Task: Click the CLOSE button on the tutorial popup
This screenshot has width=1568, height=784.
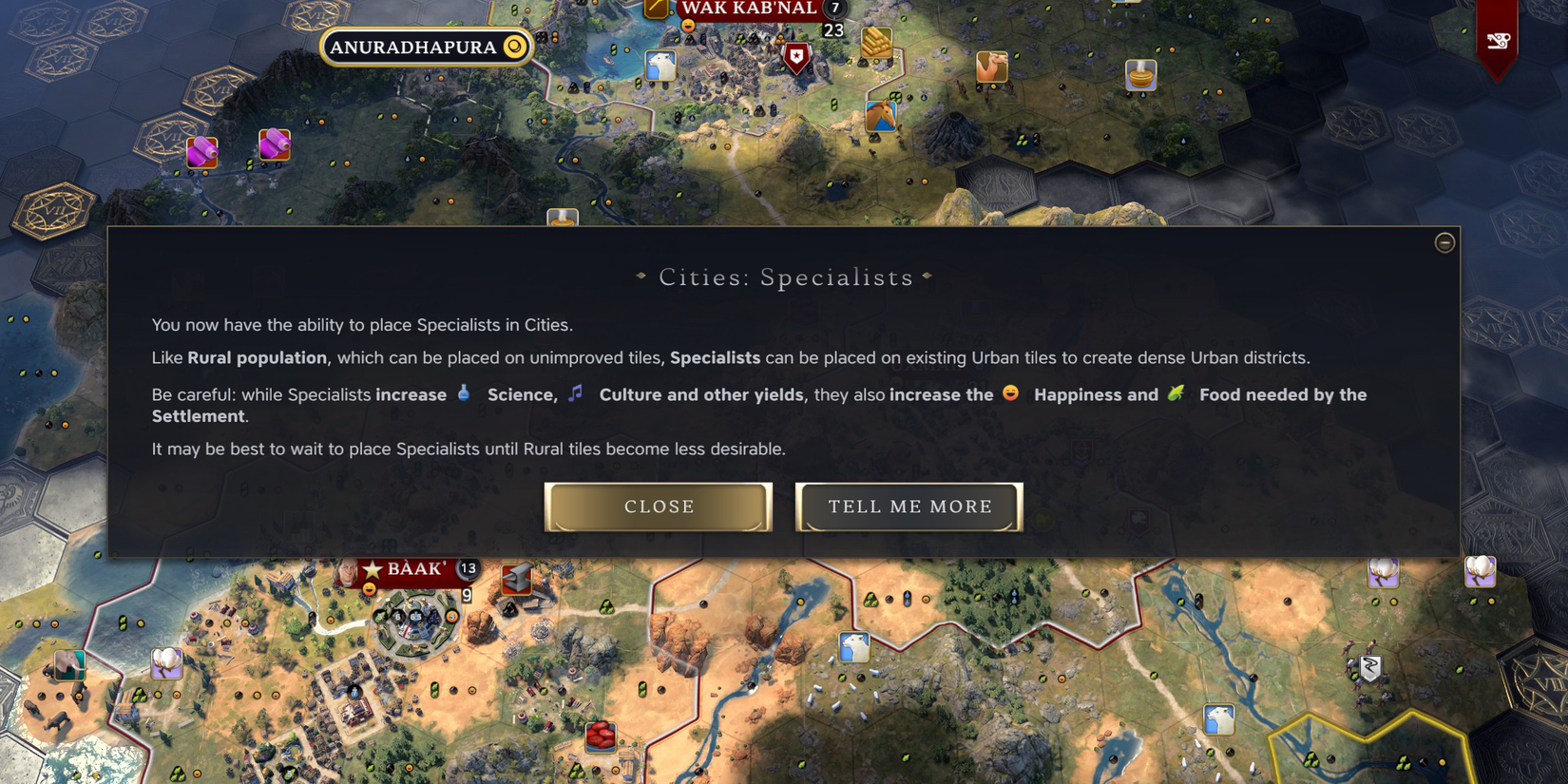Action: coord(658,507)
